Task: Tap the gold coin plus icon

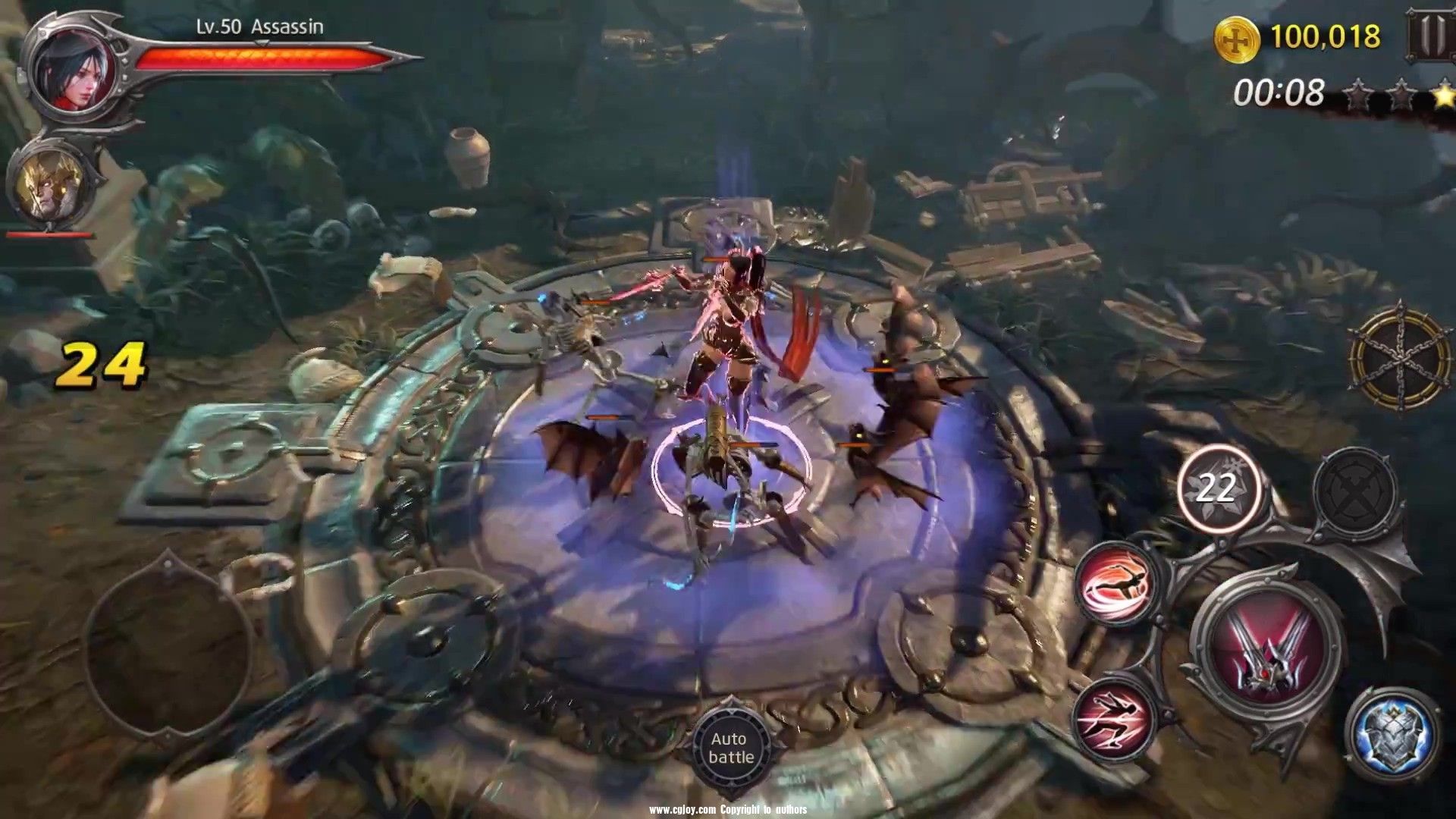Action: (1237, 38)
